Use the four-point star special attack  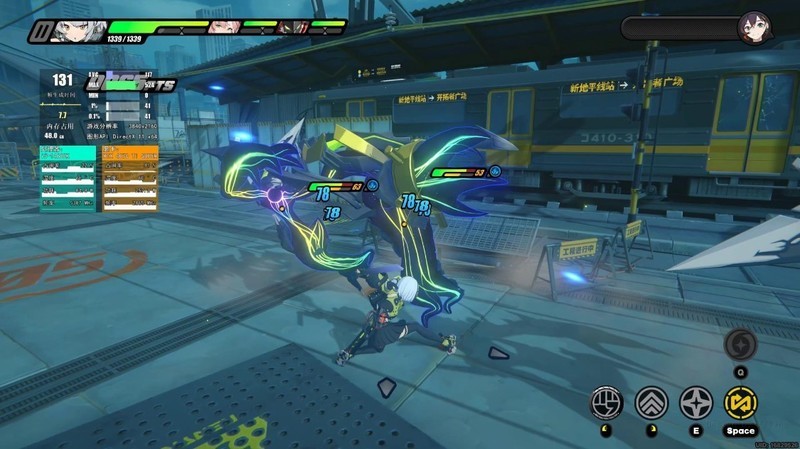pos(696,403)
